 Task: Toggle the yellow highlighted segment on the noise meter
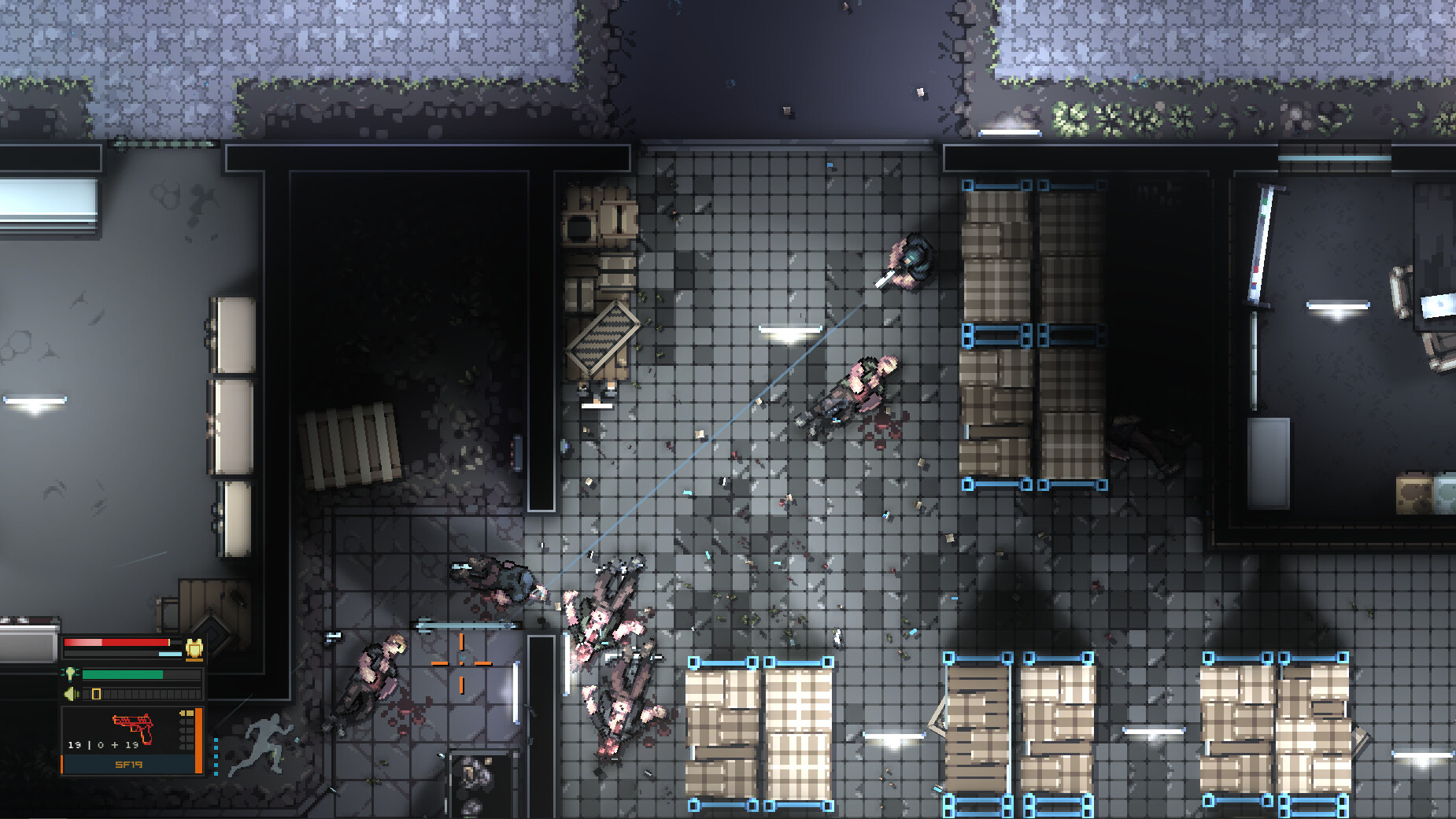[95, 692]
